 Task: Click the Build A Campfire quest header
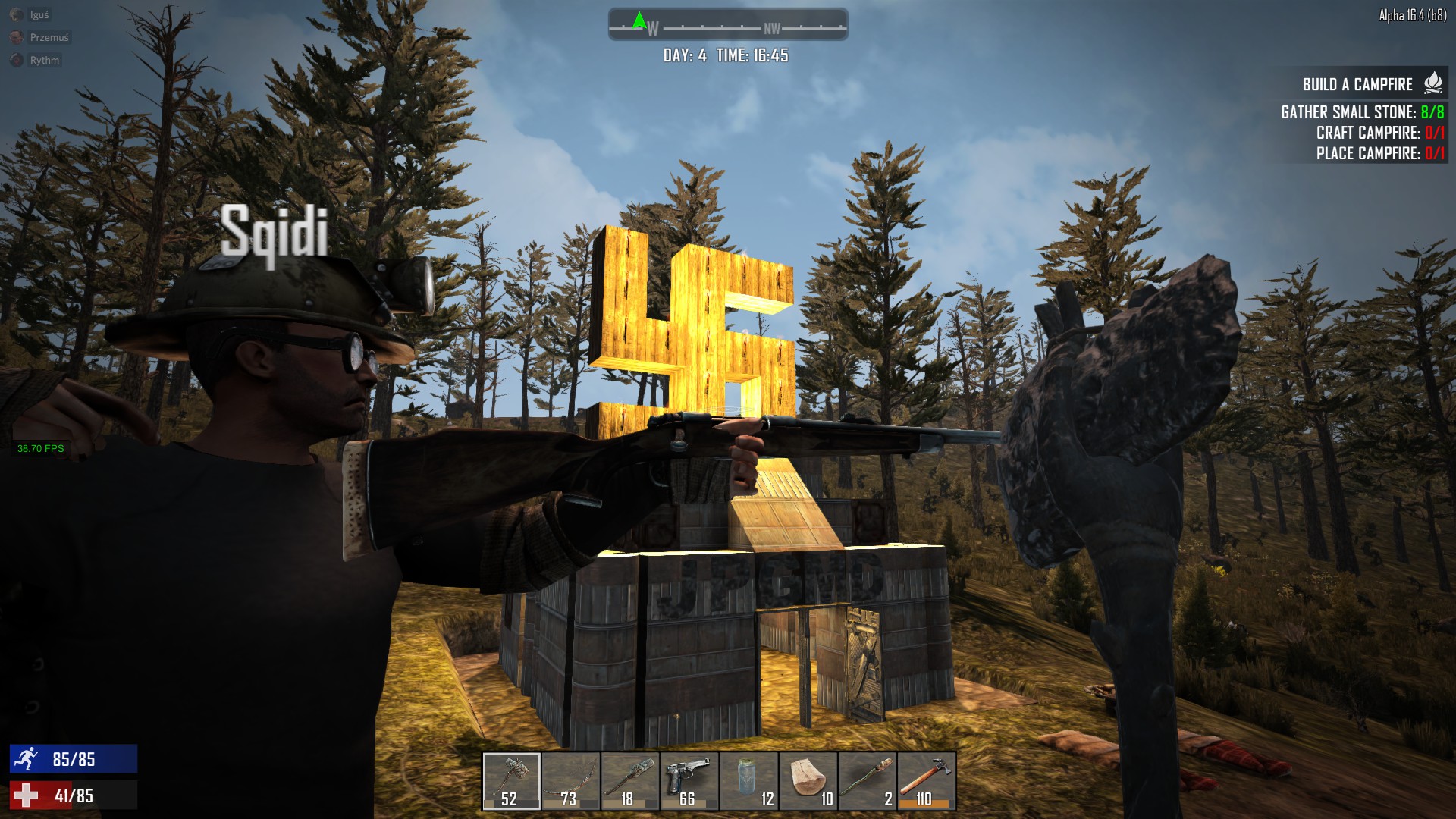tap(1357, 85)
